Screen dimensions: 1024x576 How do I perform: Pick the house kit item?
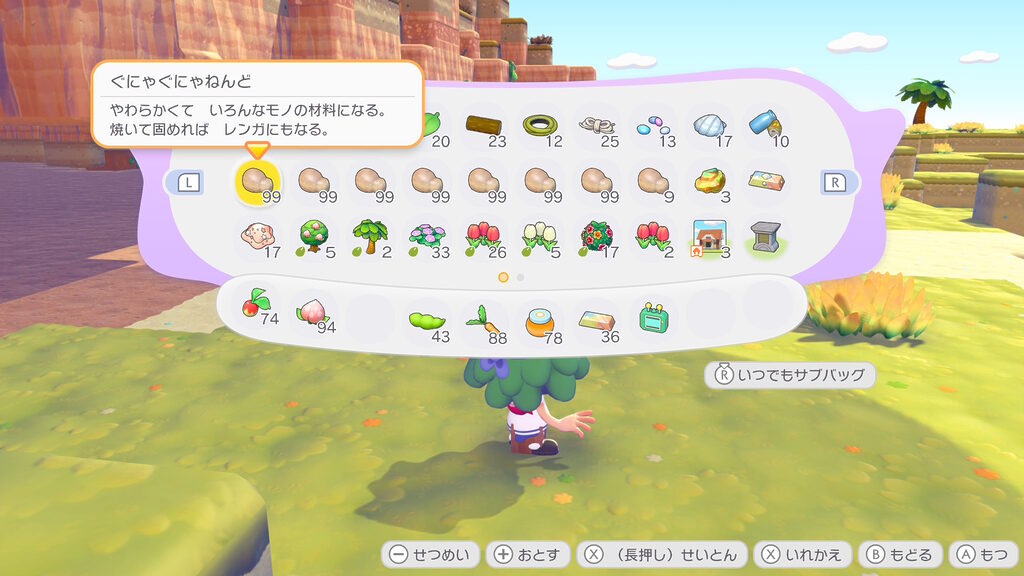coord(710,236)
